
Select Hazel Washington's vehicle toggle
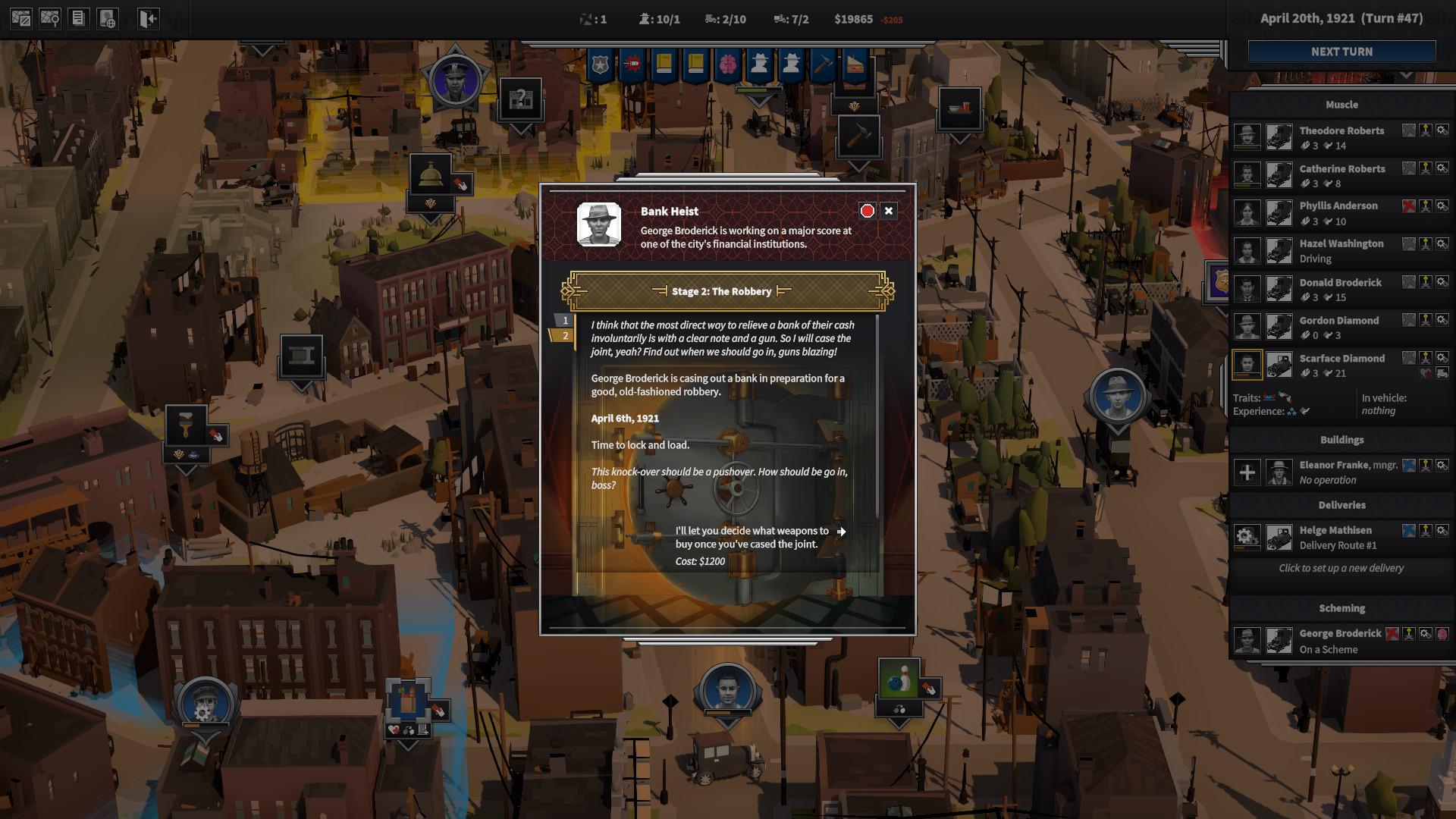[x=1279, y=250]
